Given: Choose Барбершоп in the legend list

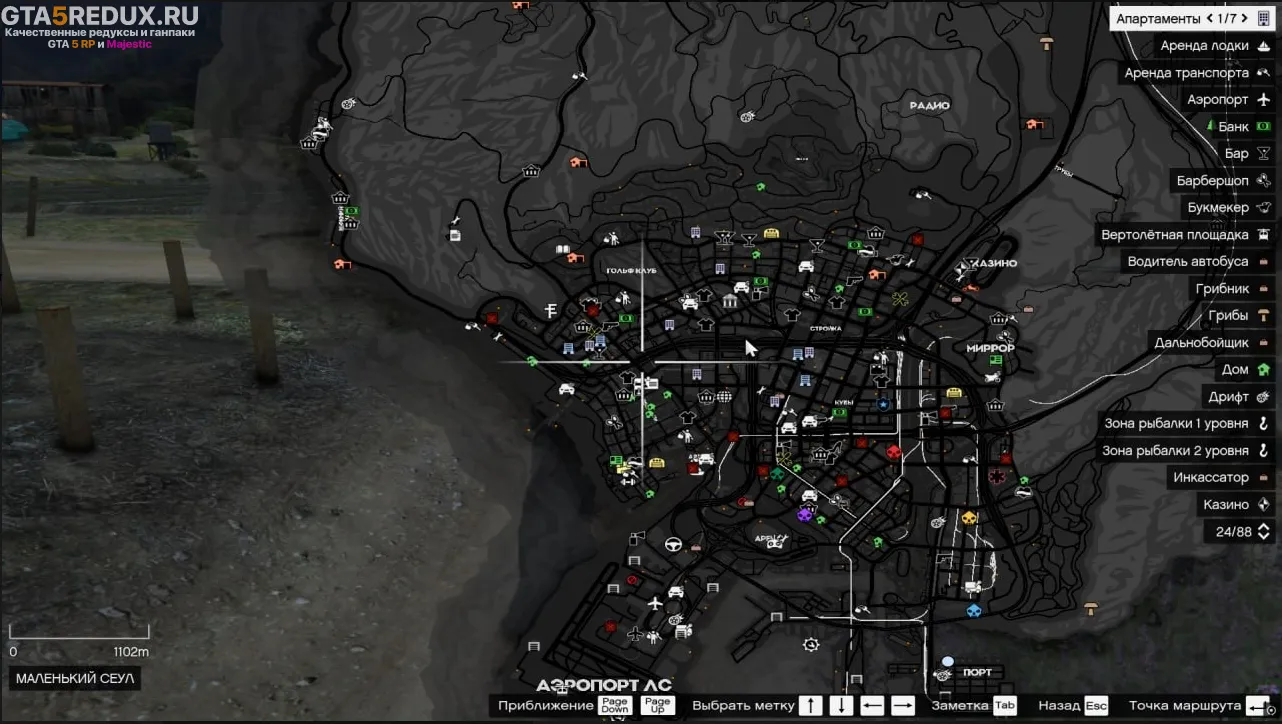Looking at the screenshot, I should tap(1212, 181).
